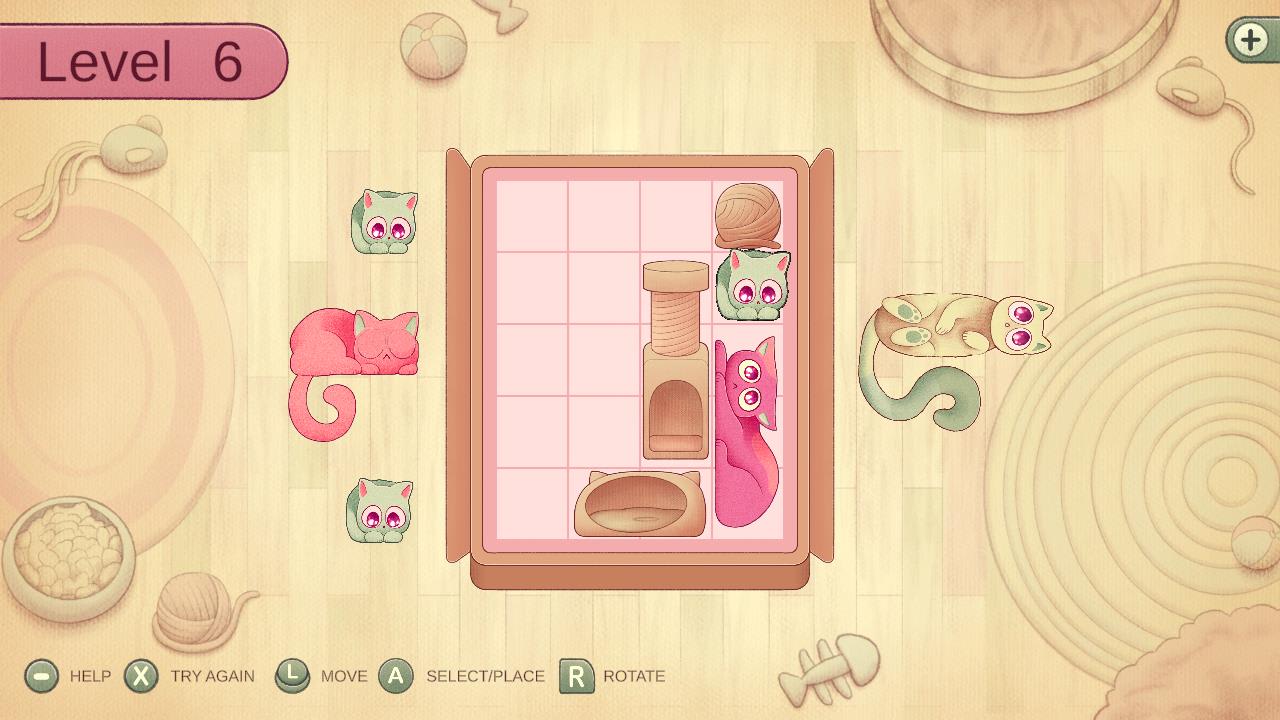The width and height of the screenshot is (1280, 720).
Task: Click the Move control prompt
Action: coord(291,675)
